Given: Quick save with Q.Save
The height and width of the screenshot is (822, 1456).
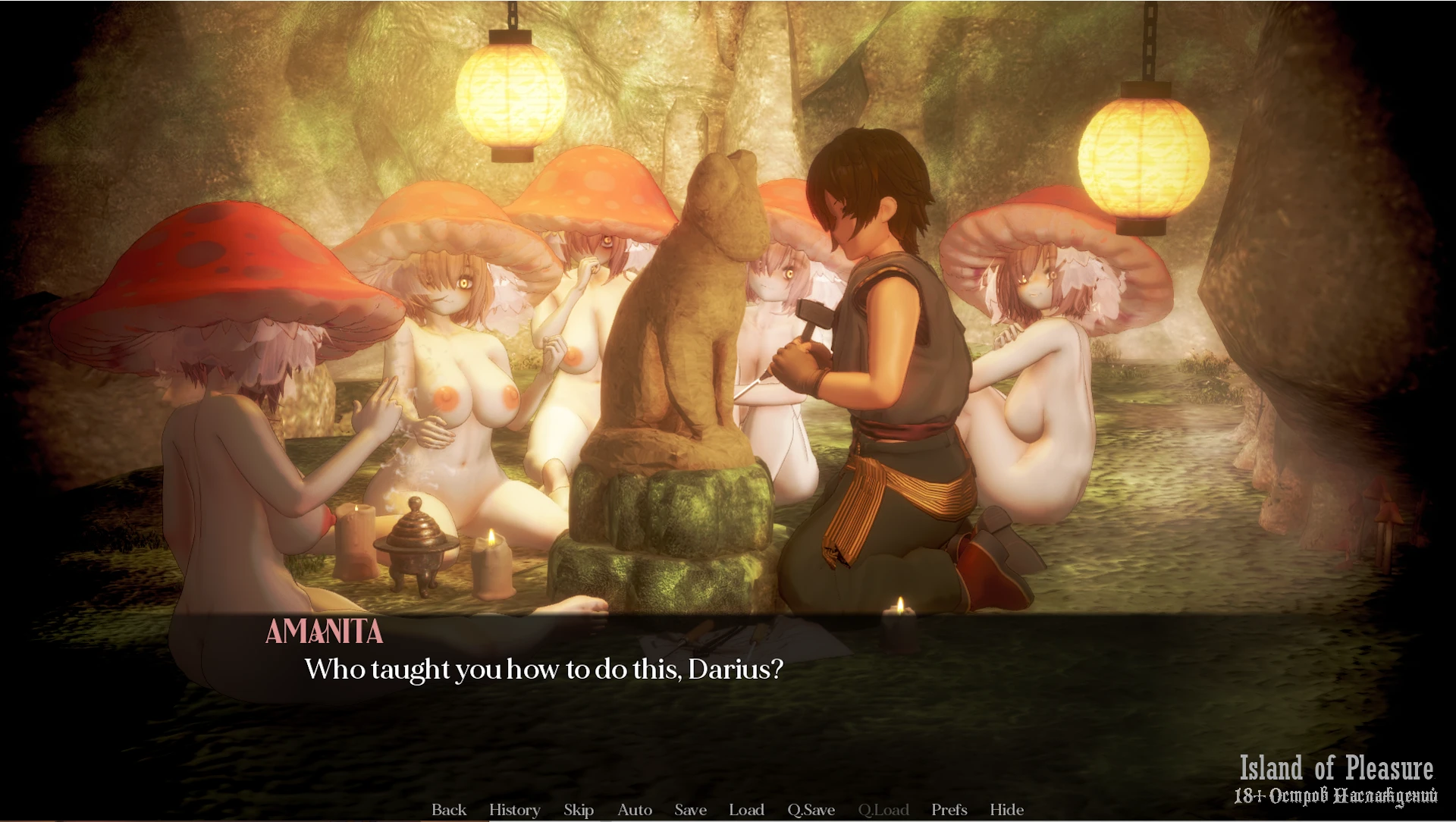Looking at the screenshot, I should 811,810.
